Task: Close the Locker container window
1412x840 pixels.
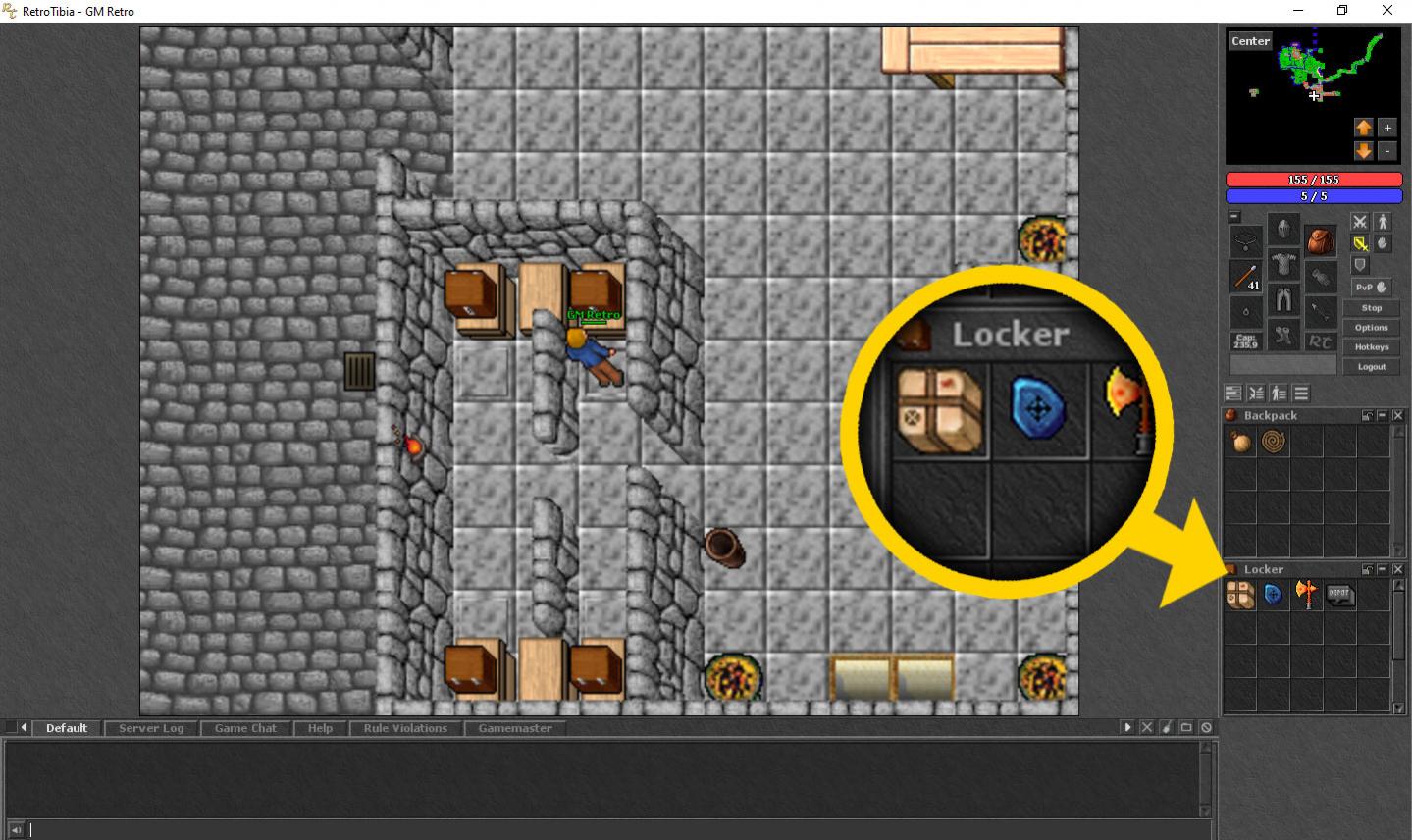Action: pyautogui.click(x=1398, y=569)
